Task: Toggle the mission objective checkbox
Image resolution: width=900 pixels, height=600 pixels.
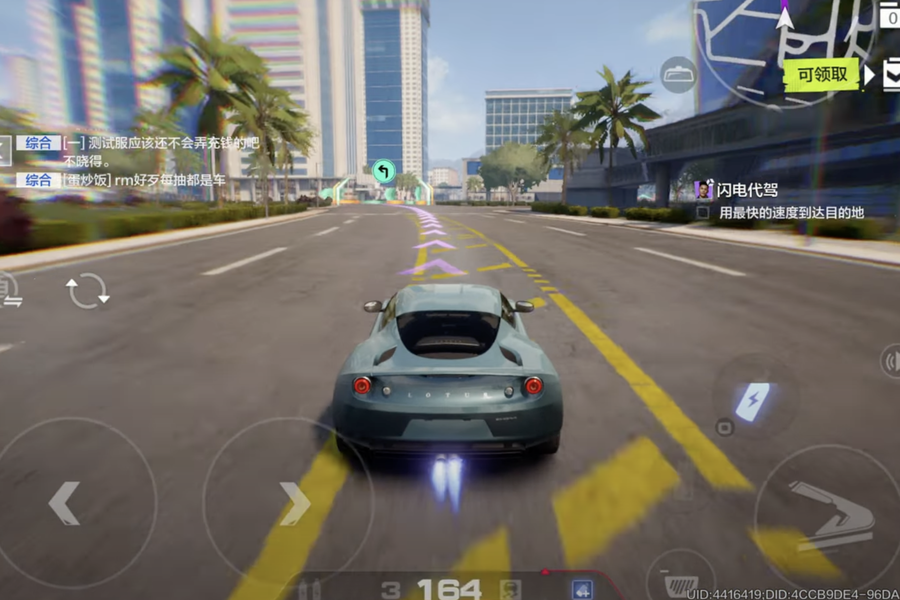Action: [x=702, y=213]
